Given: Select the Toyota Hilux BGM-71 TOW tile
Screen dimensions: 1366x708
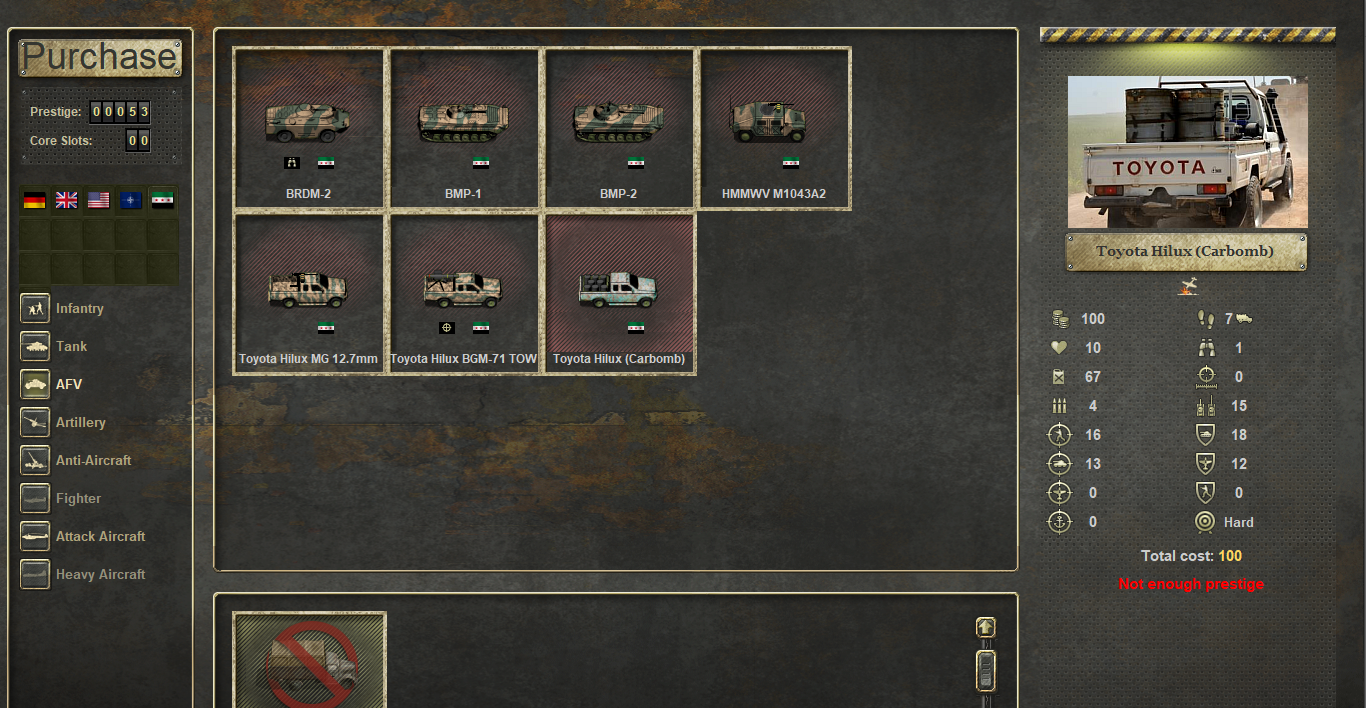Looking at the screenshot, I should (464, 294).
